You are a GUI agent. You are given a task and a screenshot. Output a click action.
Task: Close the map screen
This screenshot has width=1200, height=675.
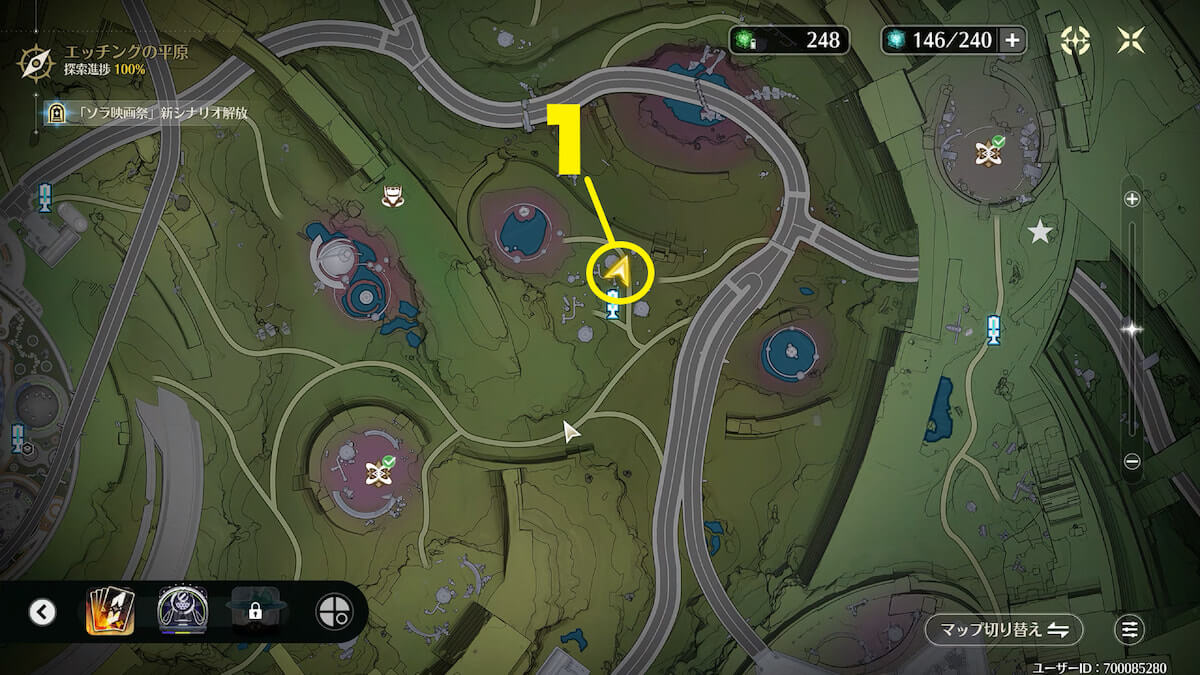coord(1133,40)
